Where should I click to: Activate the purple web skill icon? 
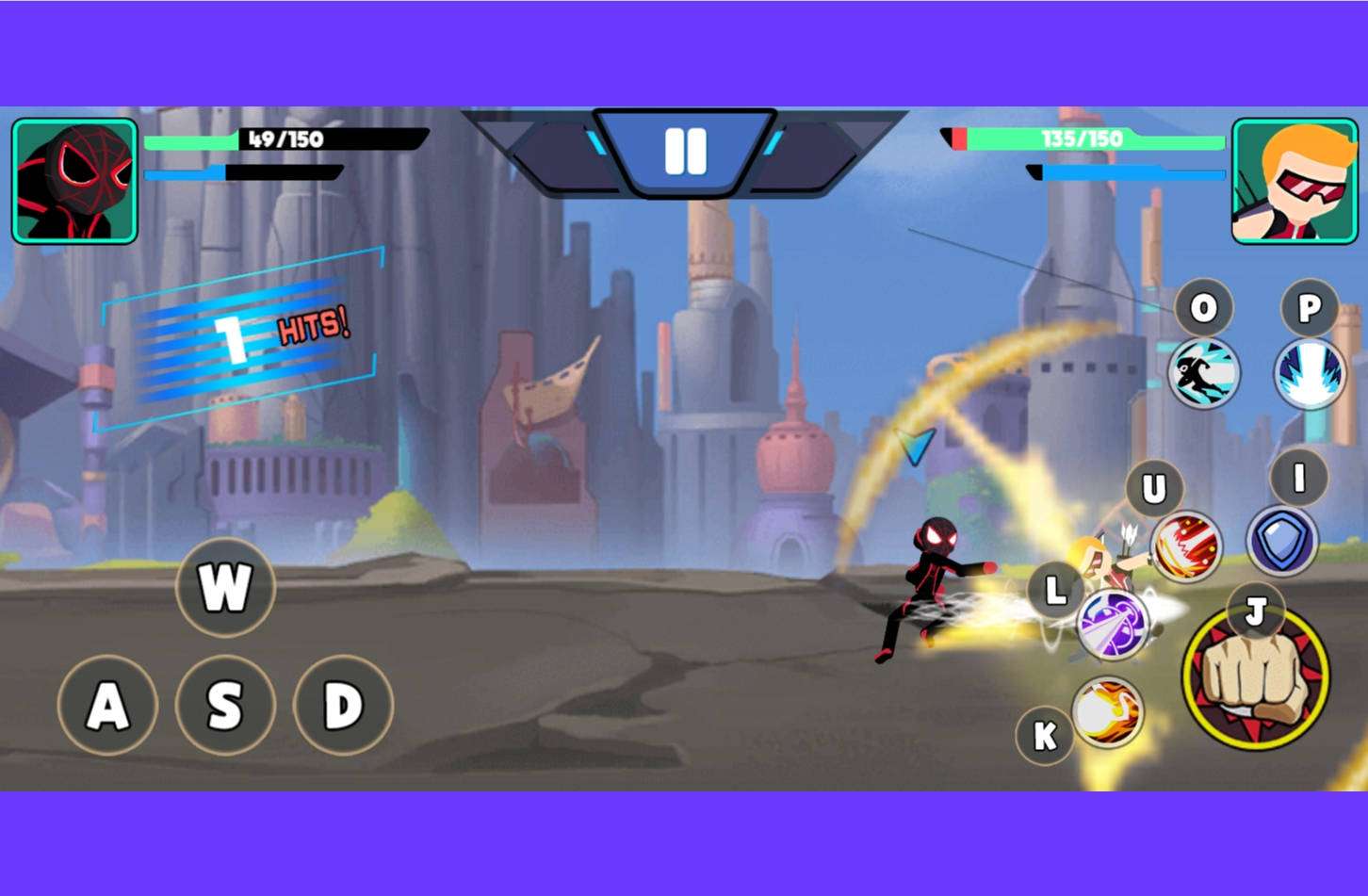(1113, 624)
